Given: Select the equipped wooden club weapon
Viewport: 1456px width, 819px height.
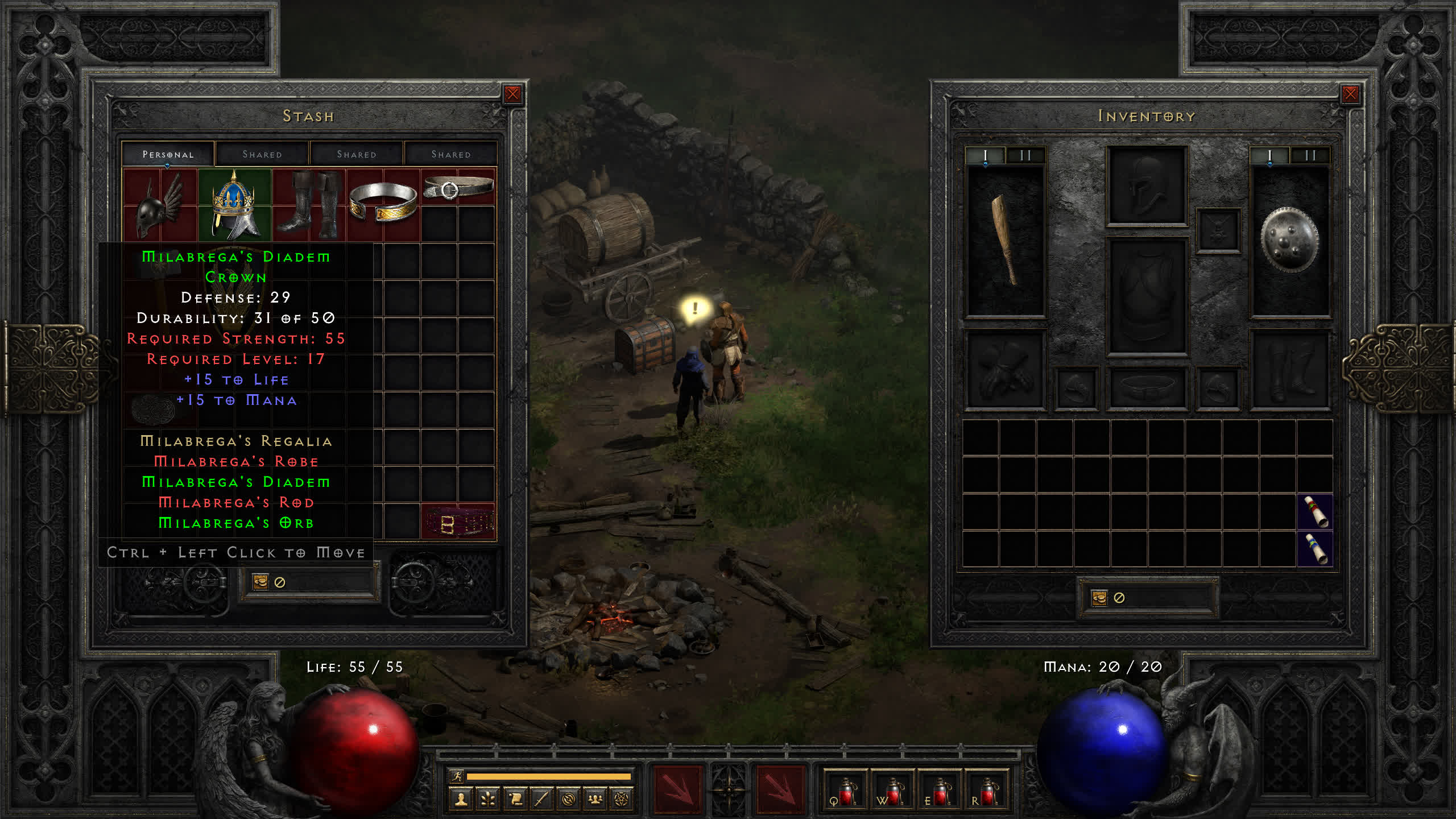Looking at the screenshot, I should coord(1005,240).
